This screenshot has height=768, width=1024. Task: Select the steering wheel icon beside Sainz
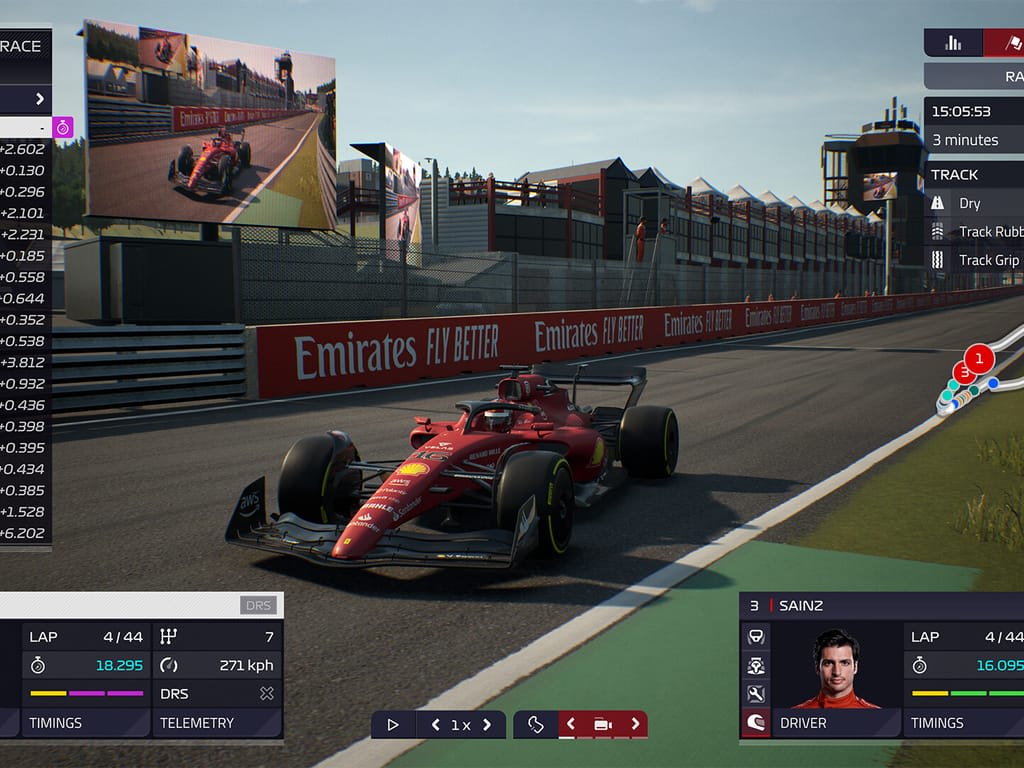[x=756, y=636]
